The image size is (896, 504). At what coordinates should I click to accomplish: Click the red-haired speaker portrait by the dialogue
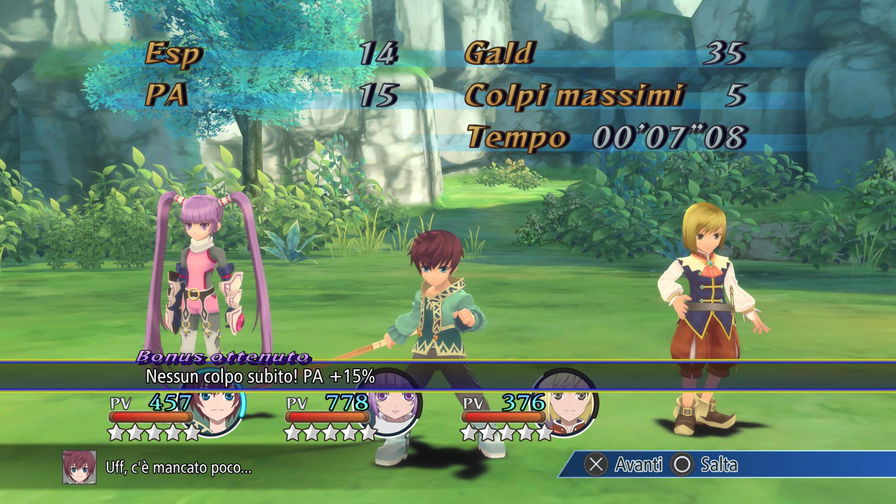pyautogui.click(x=79, y=466)
